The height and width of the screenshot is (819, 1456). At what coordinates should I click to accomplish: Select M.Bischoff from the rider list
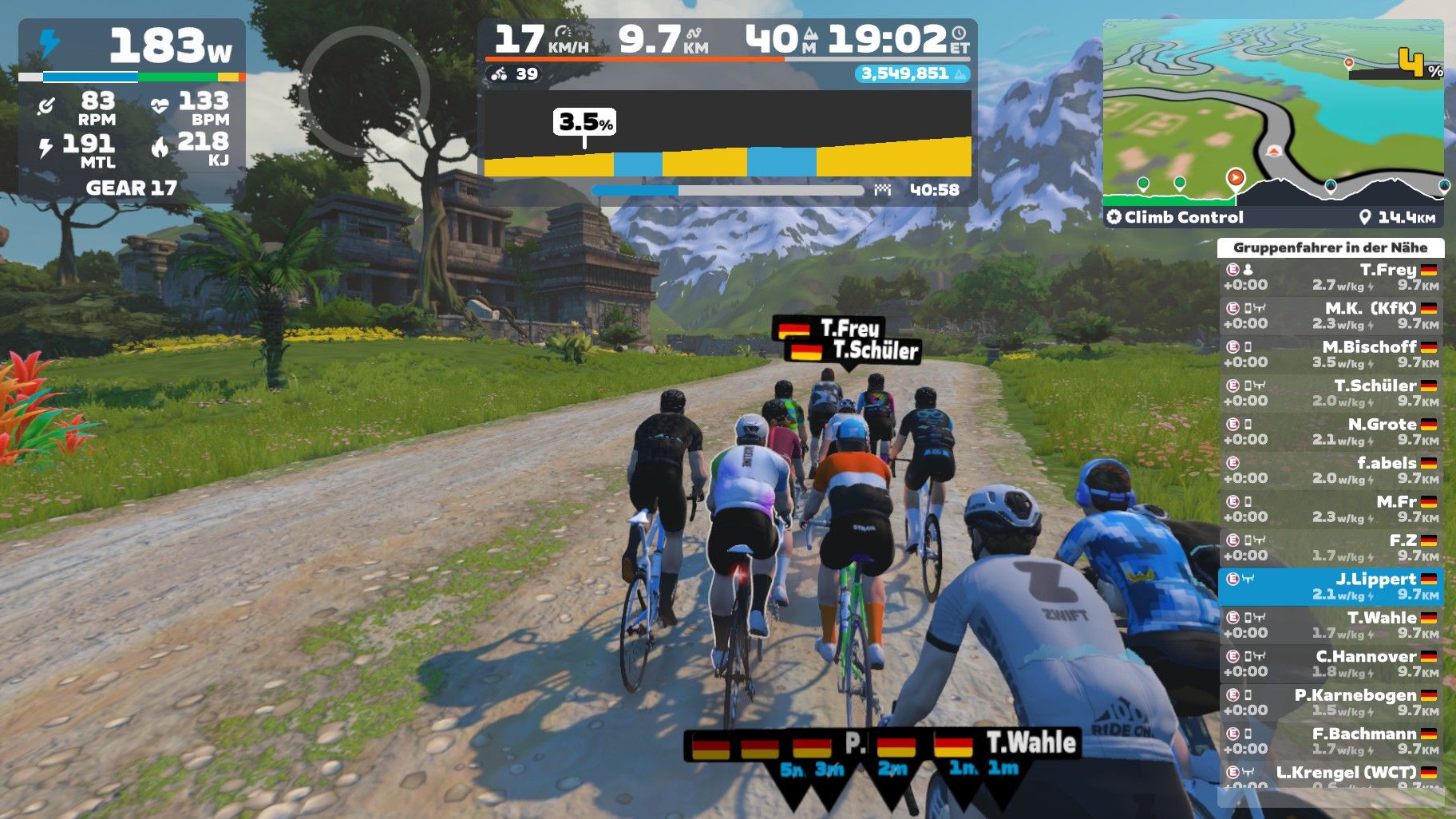[x=1331, y=354]
